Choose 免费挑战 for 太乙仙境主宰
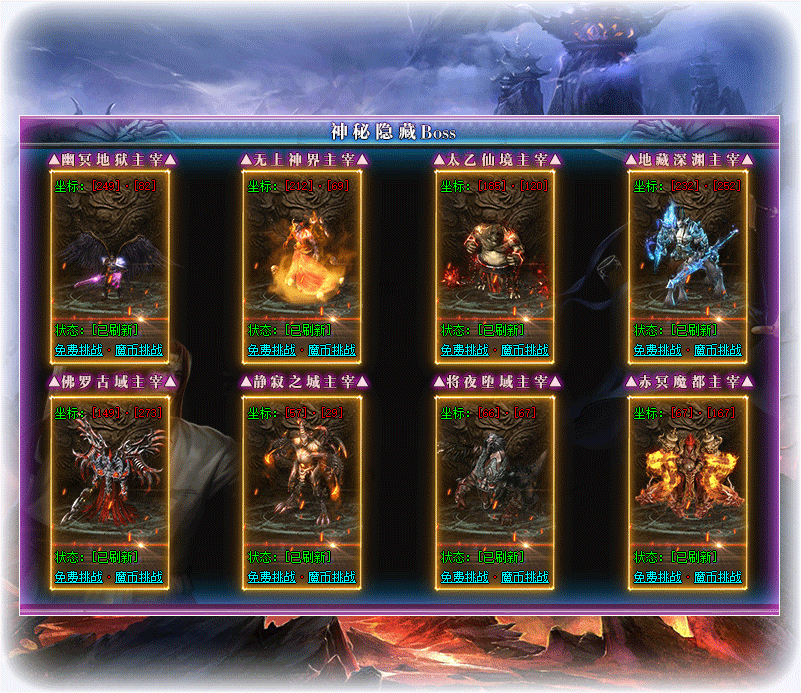The width and height of the screenshot is (801, 693). 464,350
